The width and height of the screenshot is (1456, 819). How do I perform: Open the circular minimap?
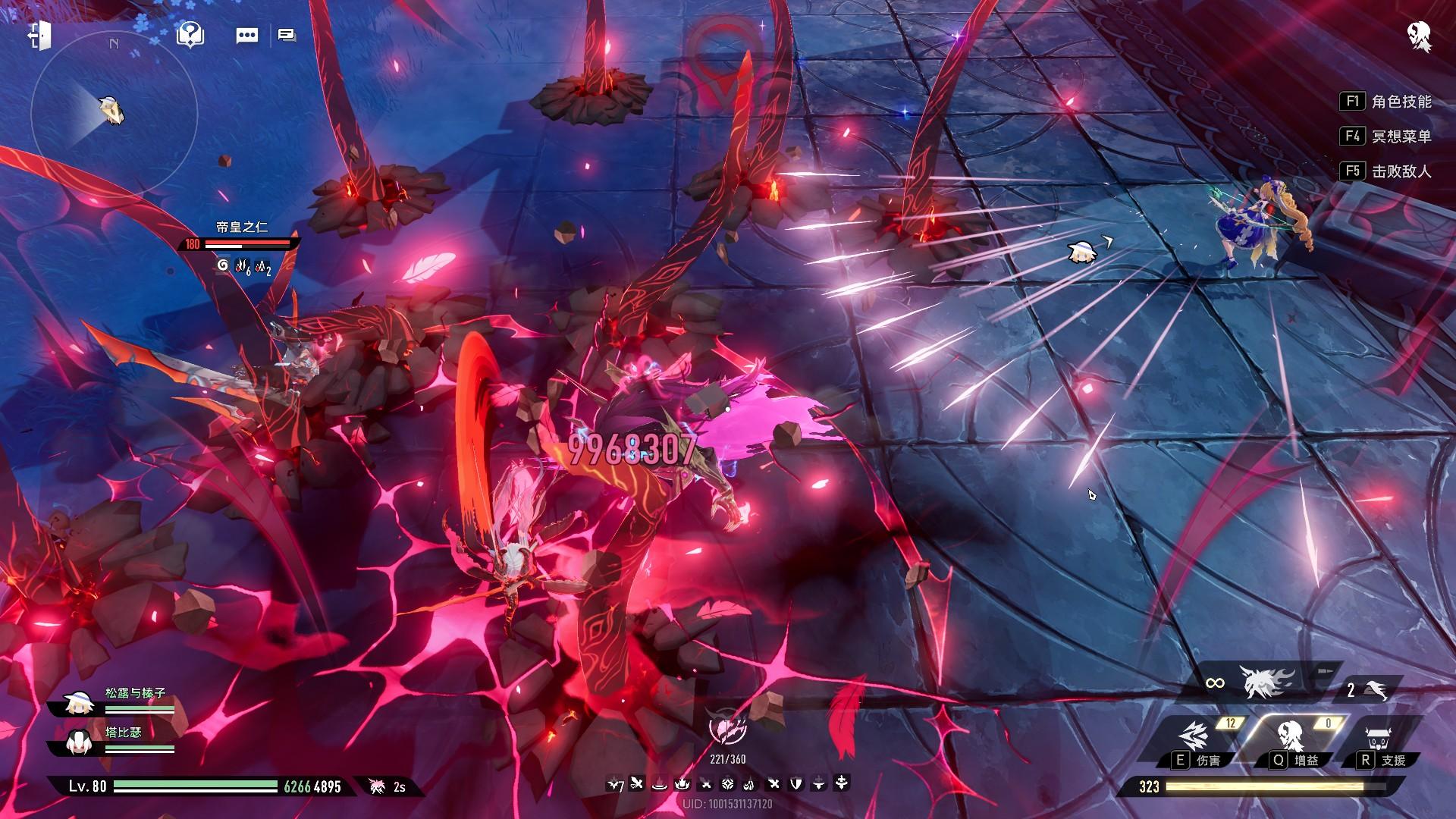coord(114,112)
